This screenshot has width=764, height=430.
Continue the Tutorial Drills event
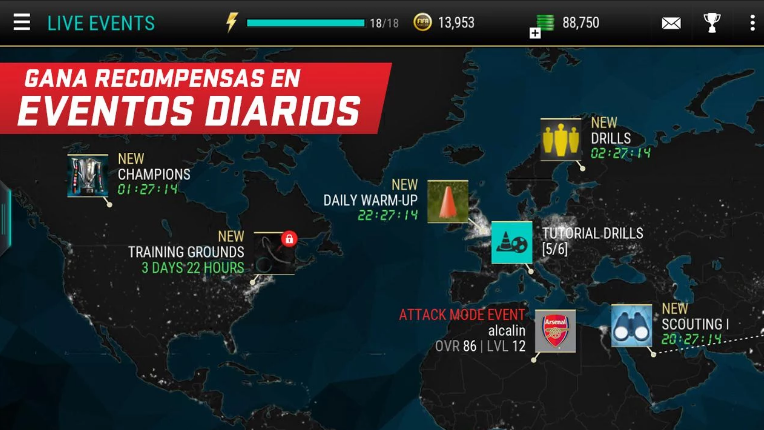pos(512,242)
